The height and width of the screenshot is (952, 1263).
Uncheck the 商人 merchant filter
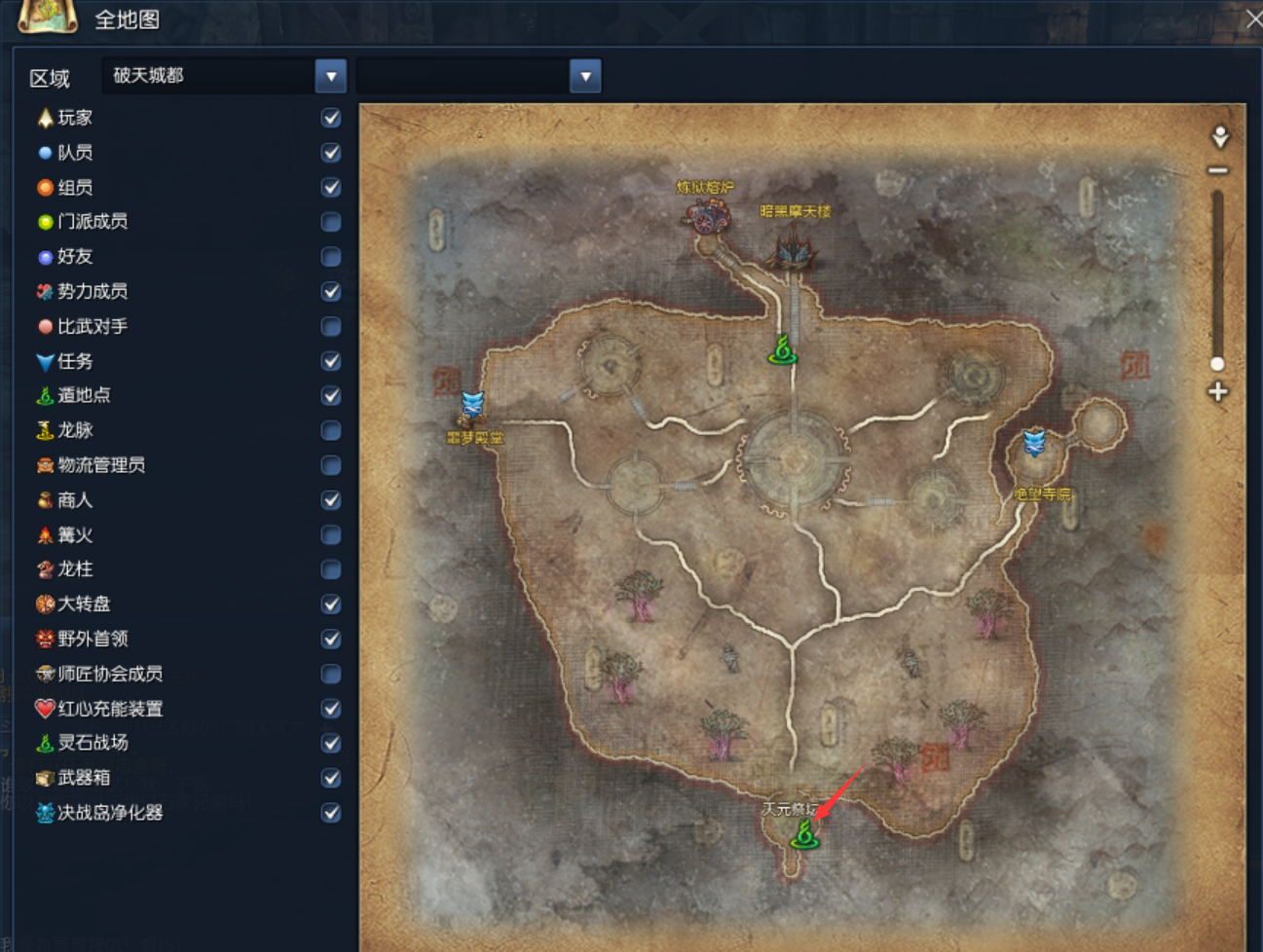click(x=331, y=500)
